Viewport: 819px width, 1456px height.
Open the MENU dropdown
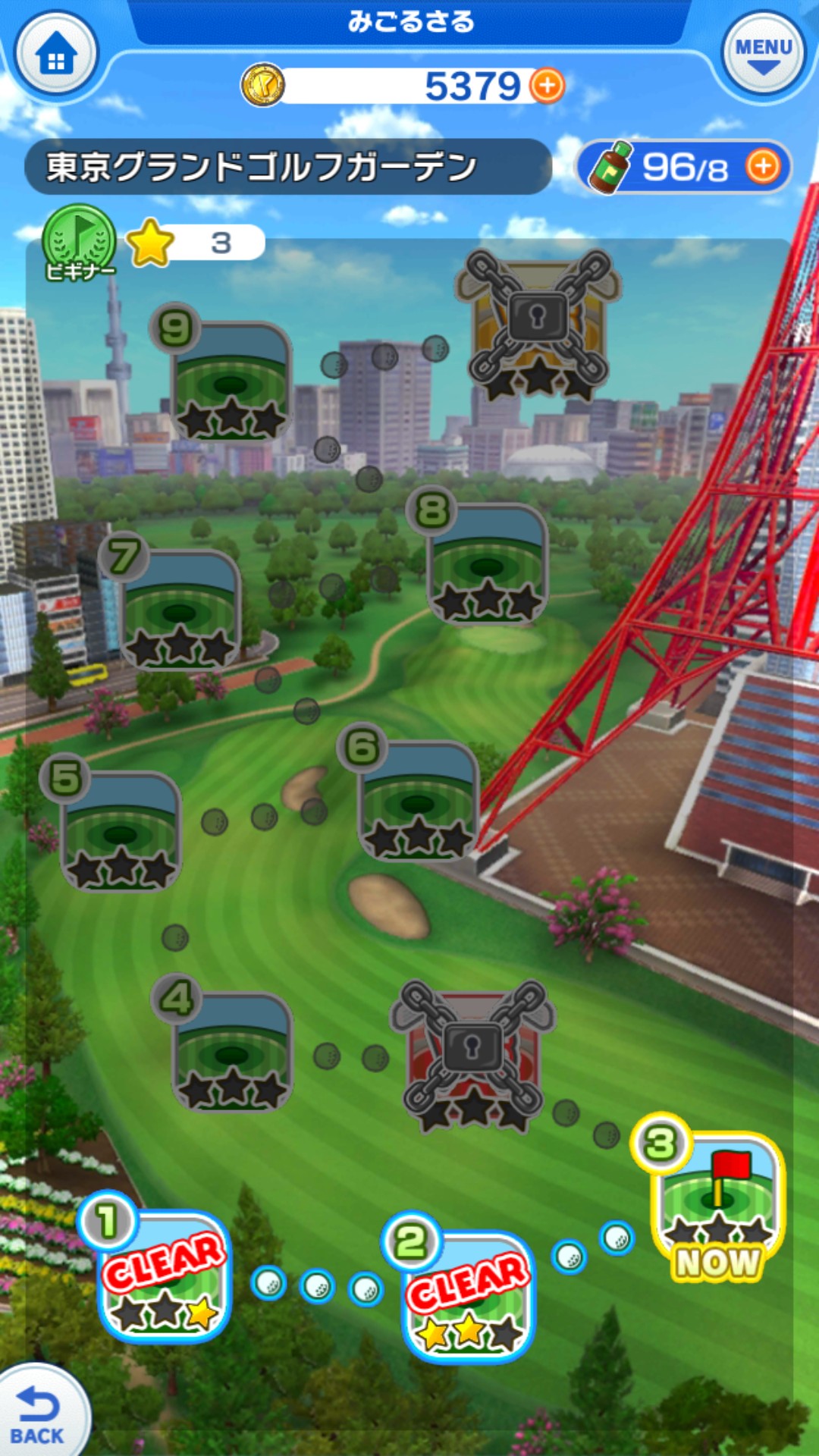coord(763,56)
